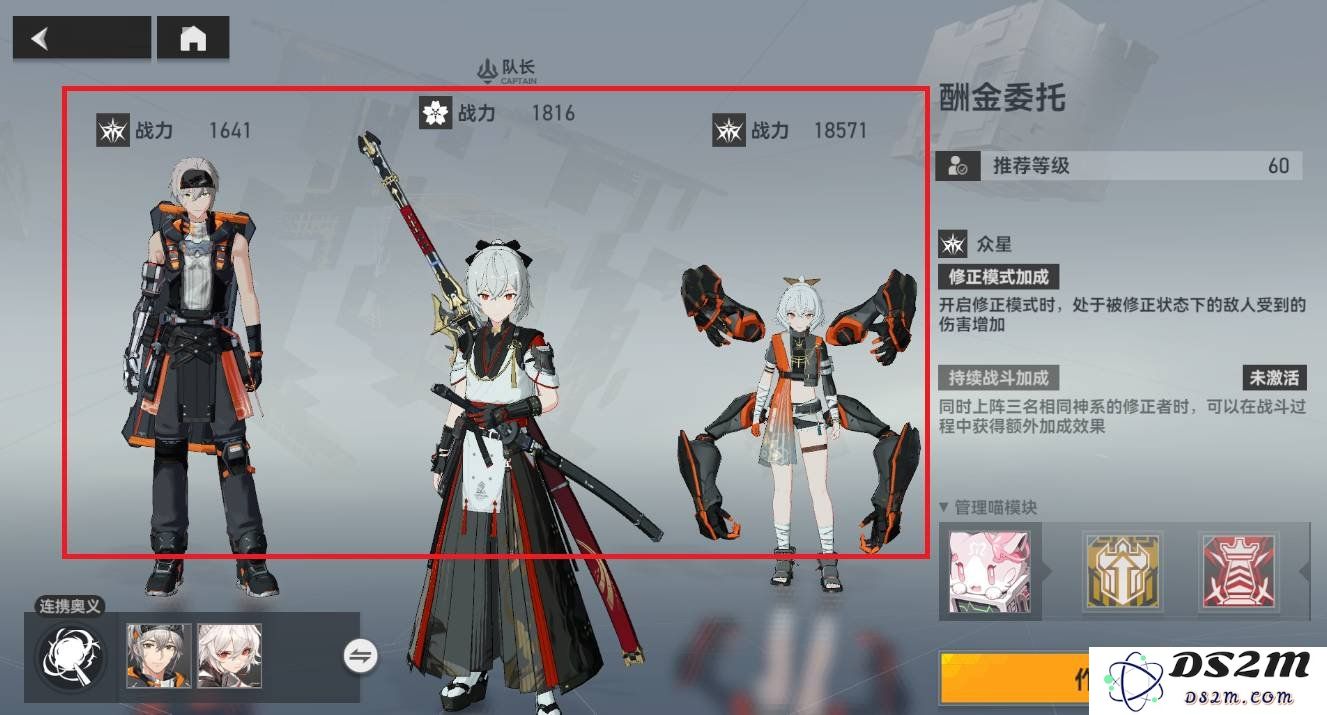Open the 修正模式加成 bonus label
The height and width of the screenshot is (715, 1327).
click(998, 277)
